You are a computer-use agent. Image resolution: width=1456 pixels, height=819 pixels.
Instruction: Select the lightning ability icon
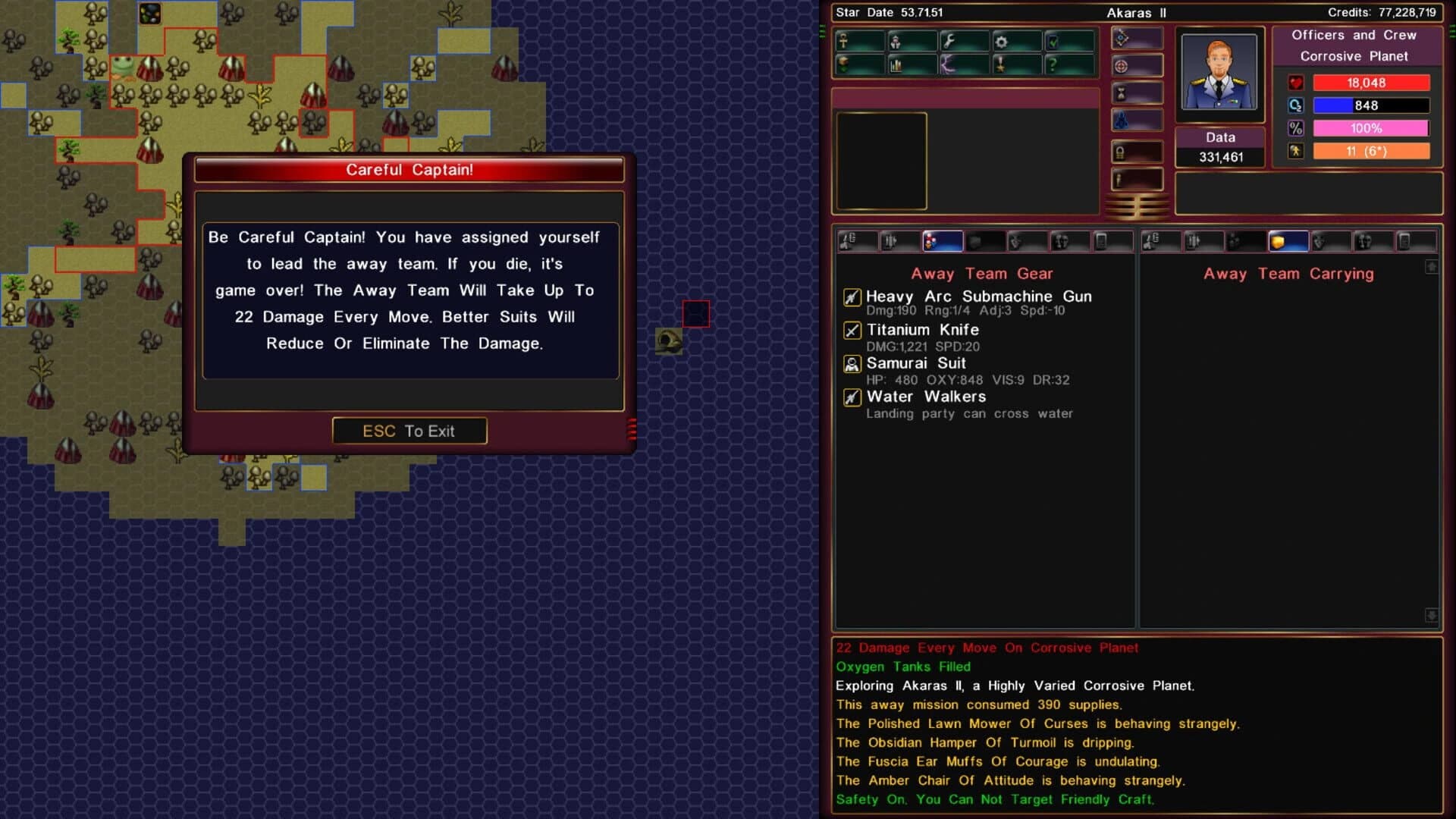coord(948,64)
